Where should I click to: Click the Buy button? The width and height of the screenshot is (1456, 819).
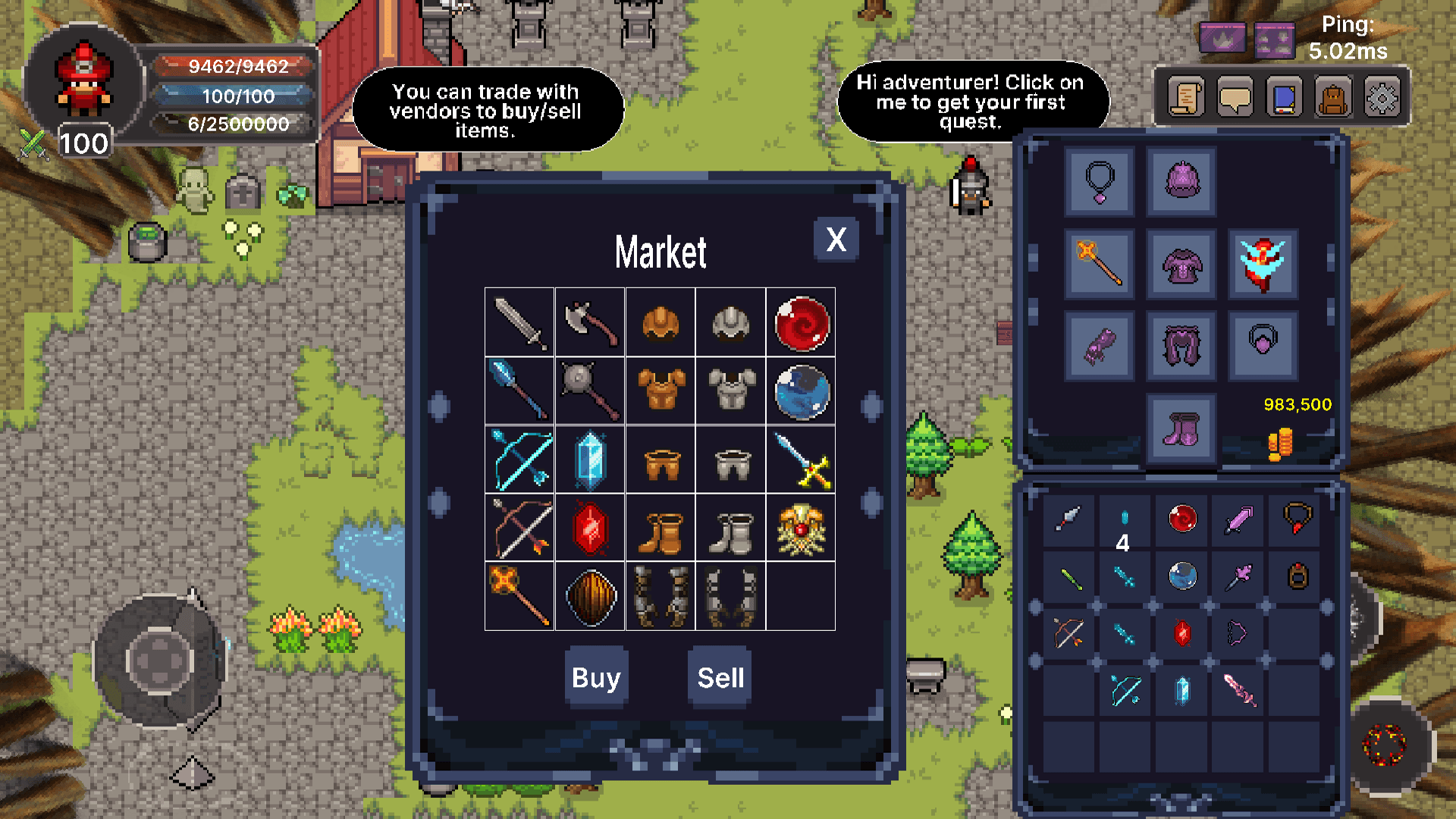click(x=596, y=677)
